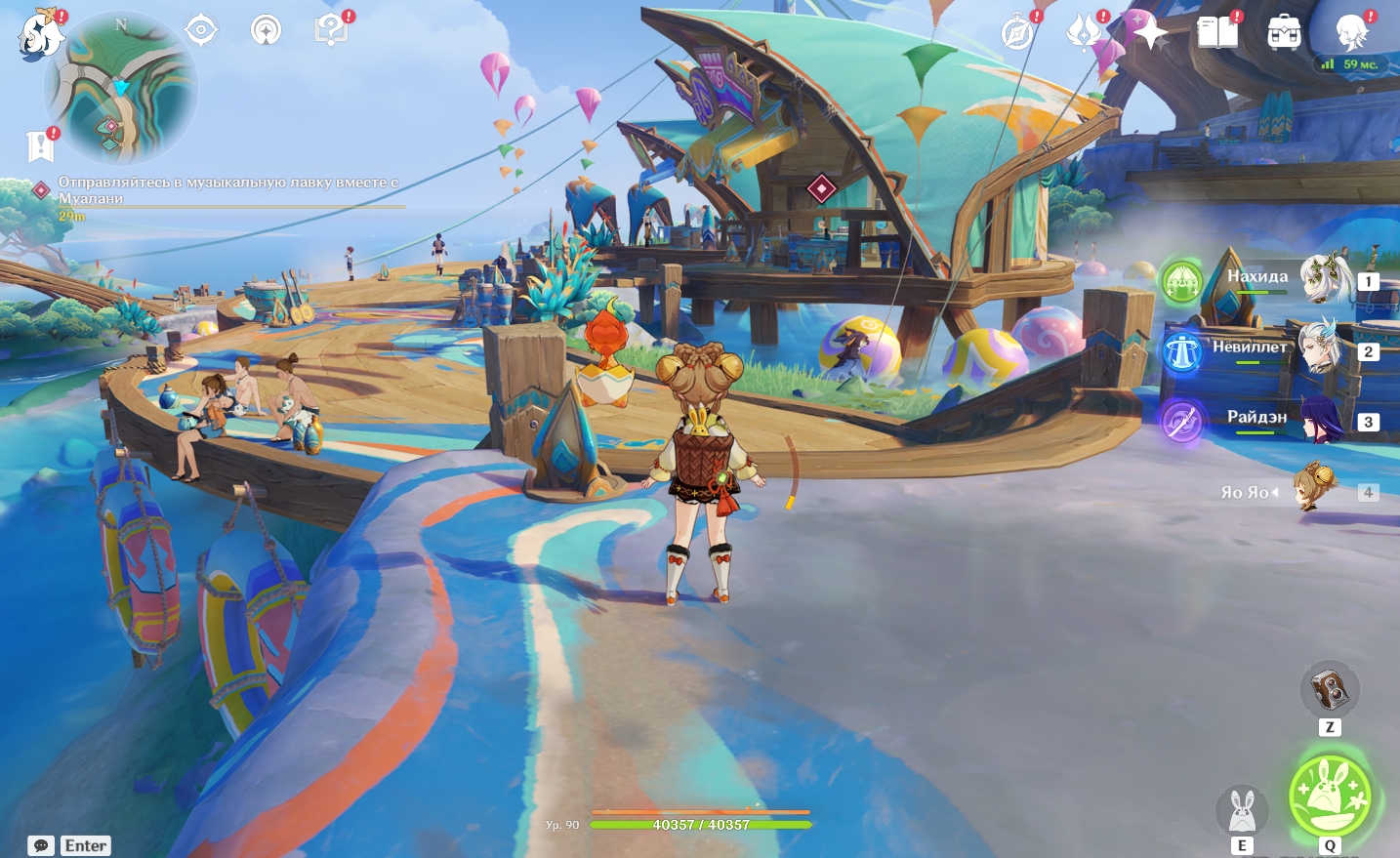Screen dimensions: 1400x858
Task: Open the backpack inventory
Action: (x=1284, y=33)
